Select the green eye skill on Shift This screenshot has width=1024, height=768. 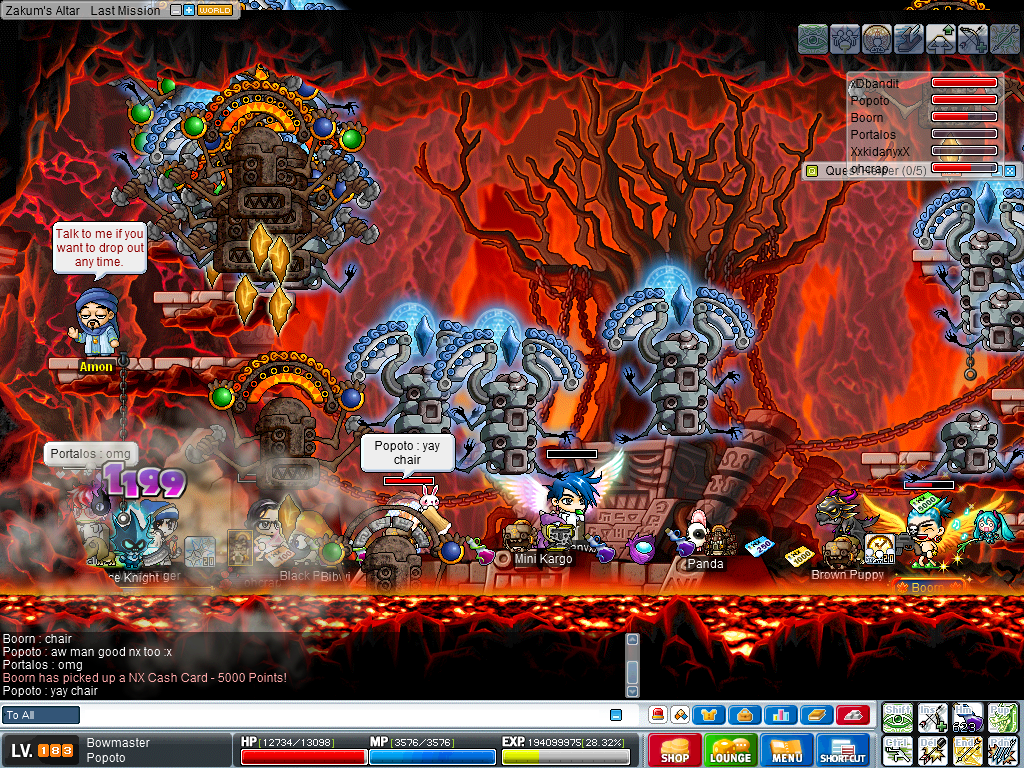[898, 717]
